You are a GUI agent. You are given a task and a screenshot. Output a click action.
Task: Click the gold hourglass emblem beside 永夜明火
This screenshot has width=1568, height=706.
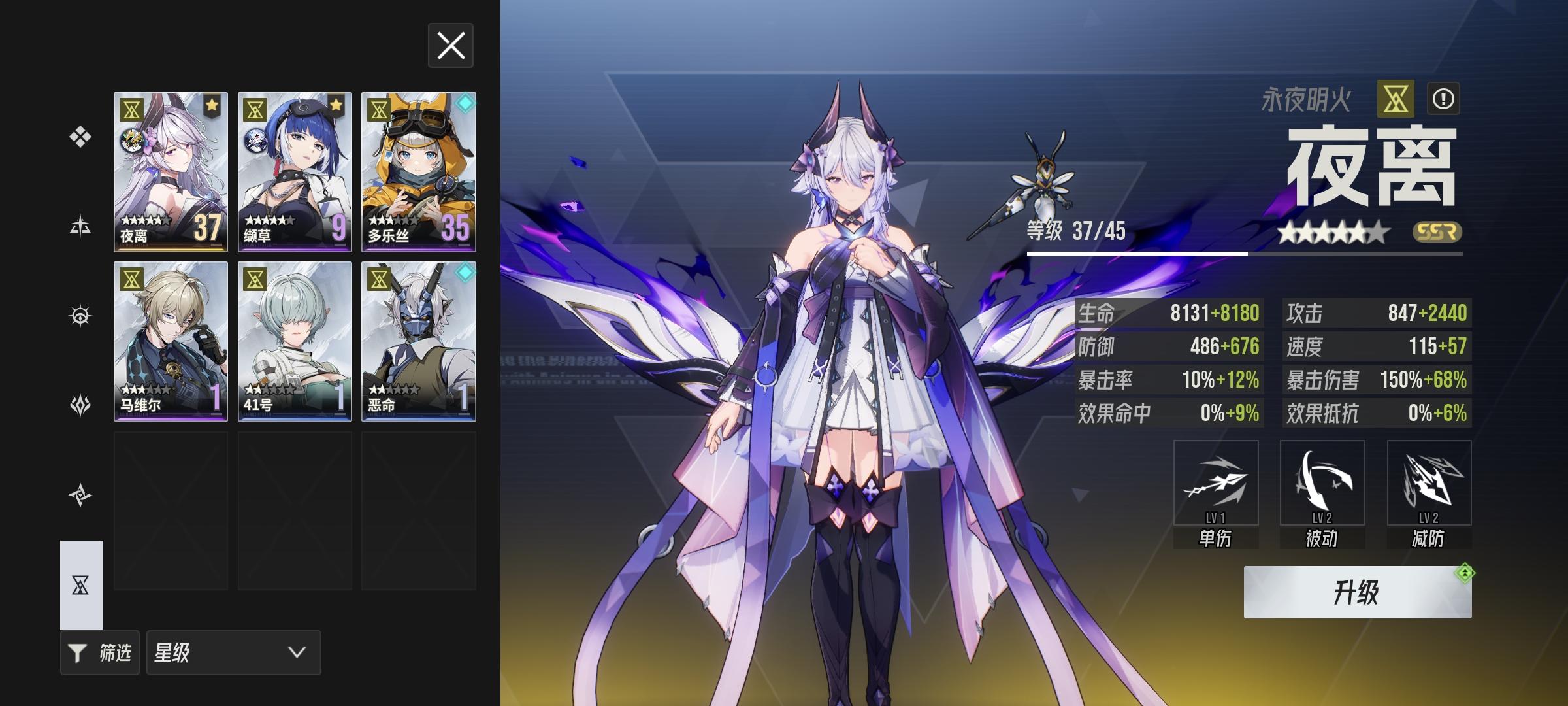(x=1395, y=98)
